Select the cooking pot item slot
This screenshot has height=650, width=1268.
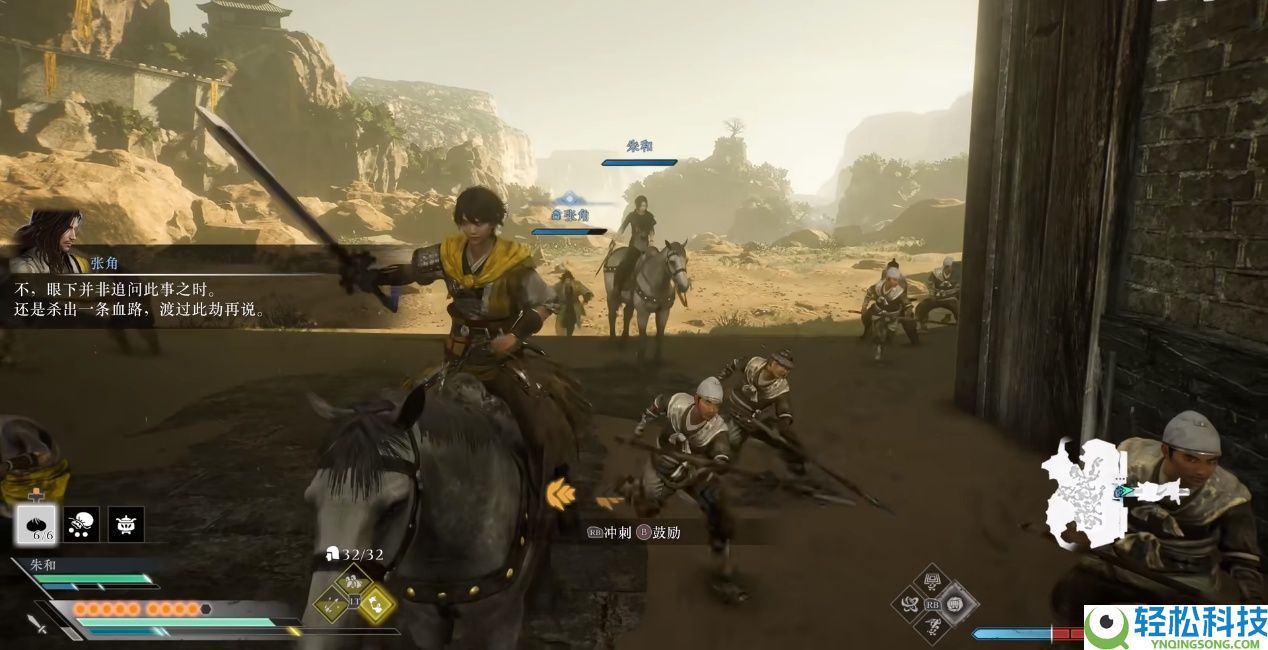(x=126, y=524)
